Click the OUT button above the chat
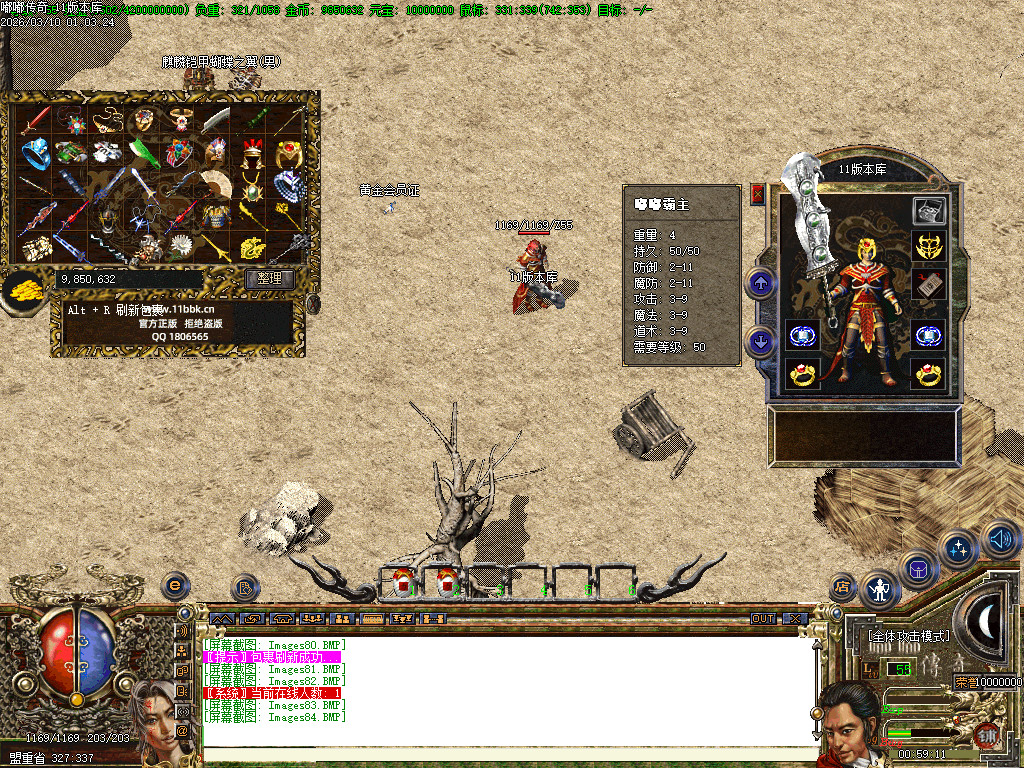This screenshot has height=768, width=1024. click(763, 619)
